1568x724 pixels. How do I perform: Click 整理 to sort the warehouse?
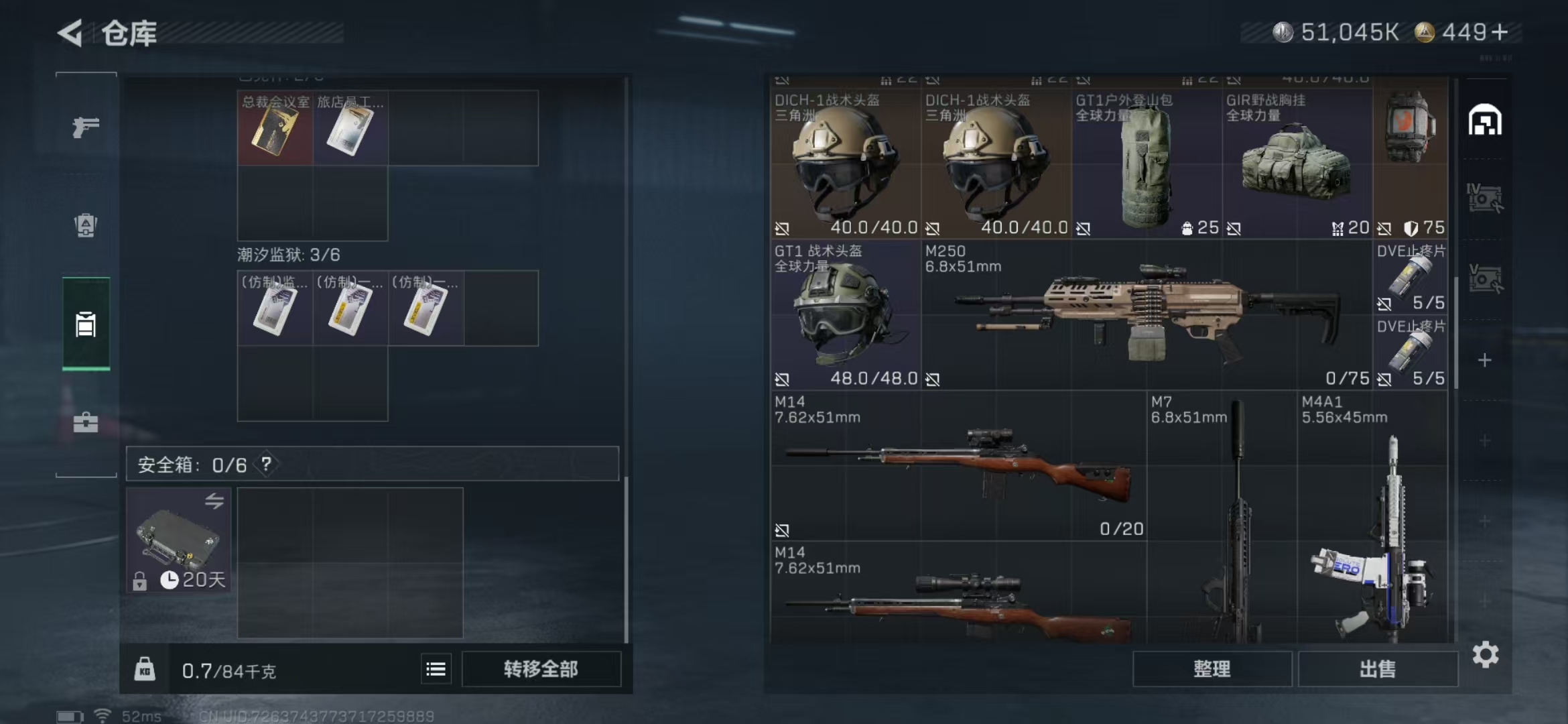click(1212, 669)
